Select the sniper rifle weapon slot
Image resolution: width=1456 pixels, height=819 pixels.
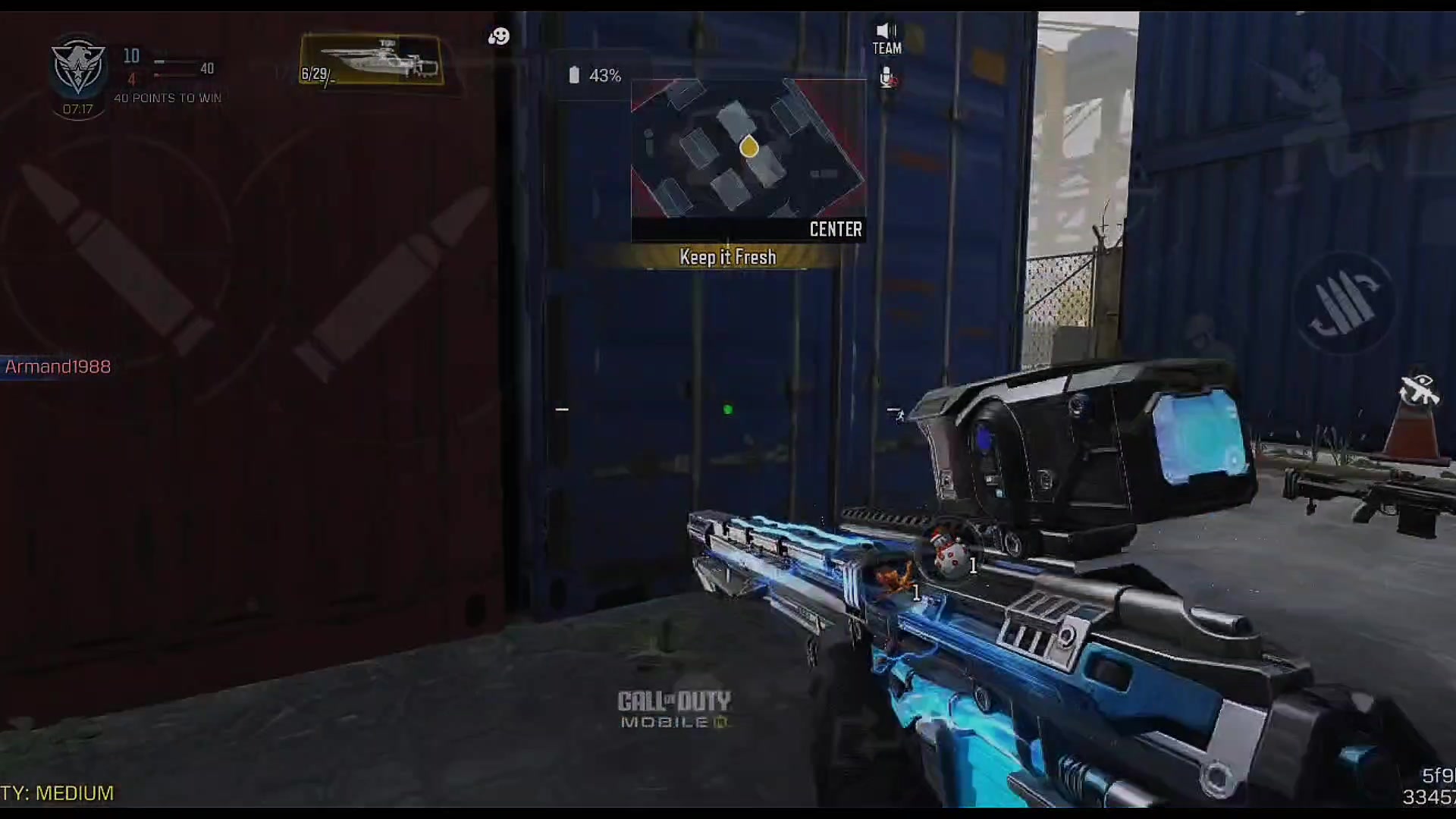[372, 60]
